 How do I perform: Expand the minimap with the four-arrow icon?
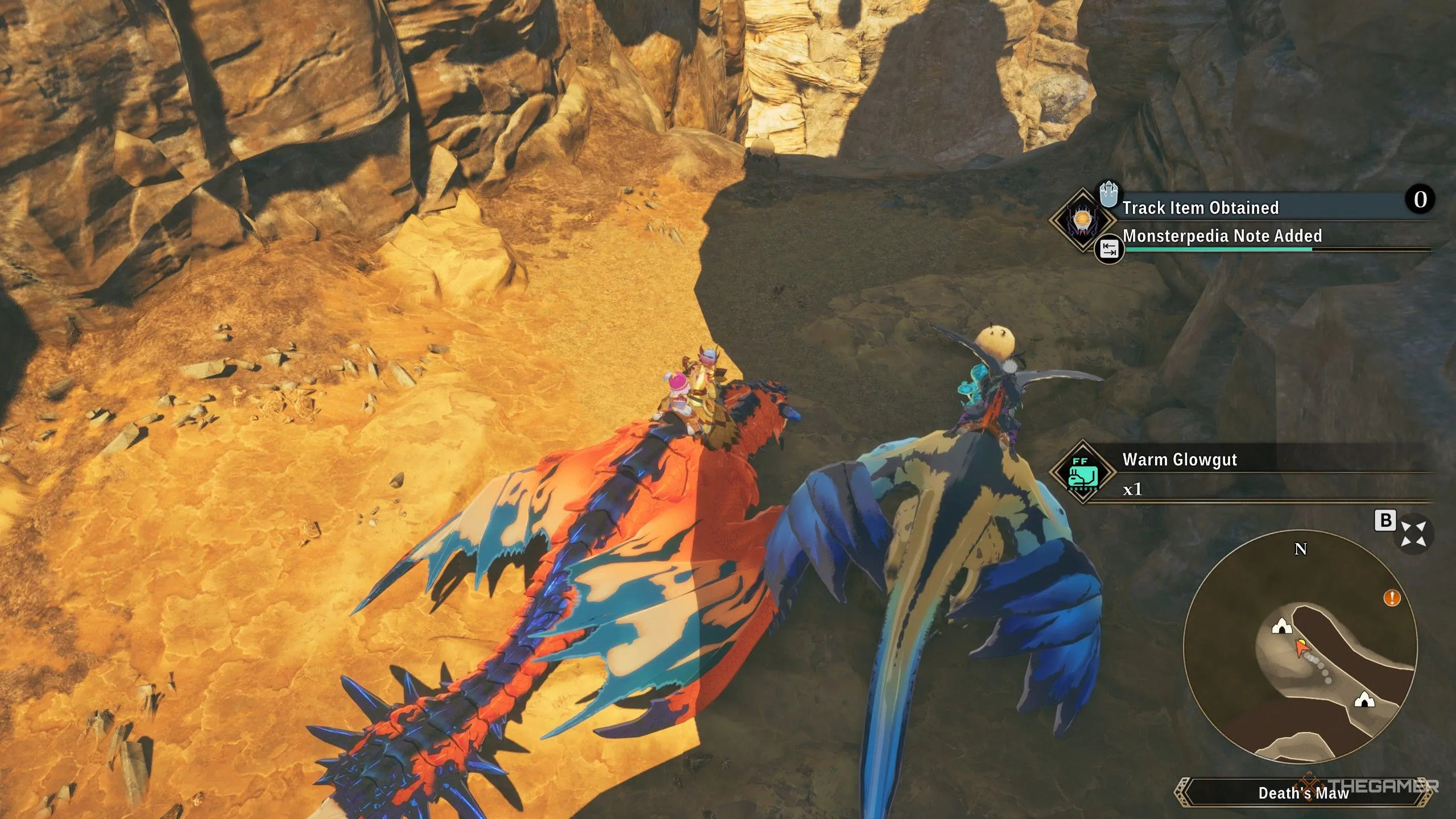1413,534
